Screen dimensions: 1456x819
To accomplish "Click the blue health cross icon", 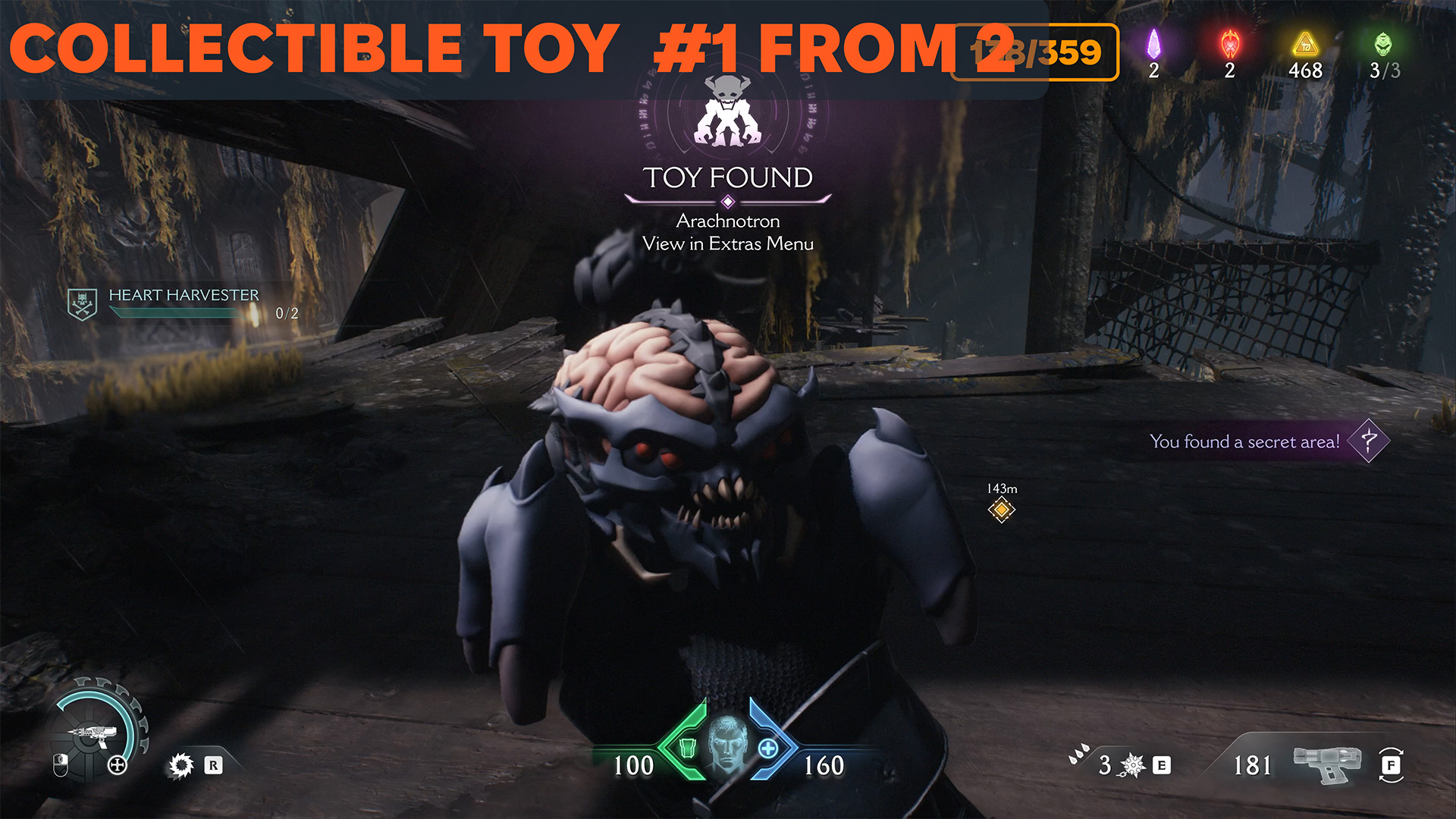I will [x=768, y=748].
